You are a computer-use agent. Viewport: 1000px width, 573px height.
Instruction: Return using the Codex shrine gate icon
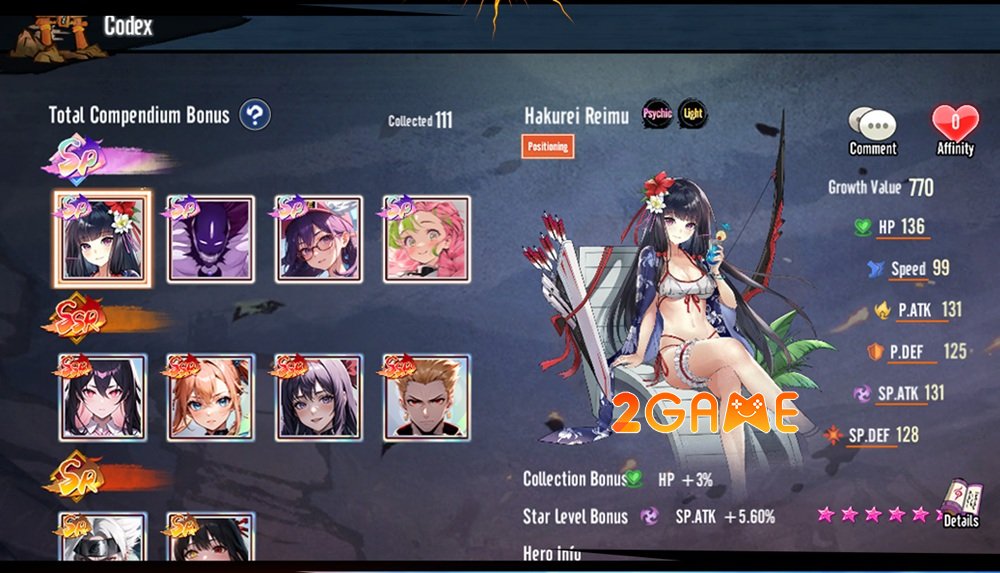point(43,37)
